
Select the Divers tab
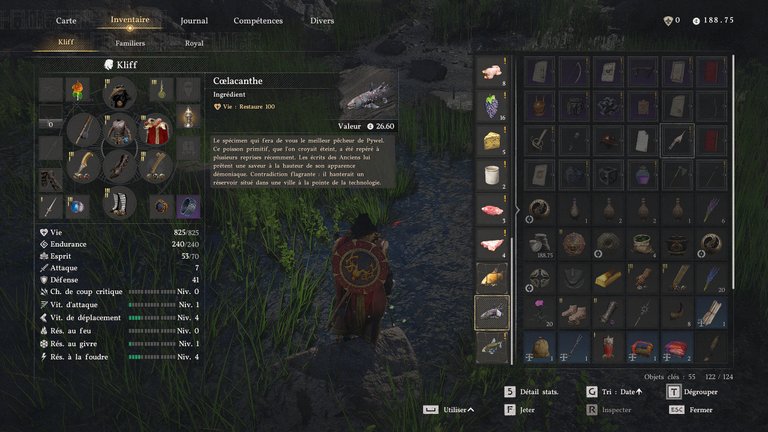point(322,20)
